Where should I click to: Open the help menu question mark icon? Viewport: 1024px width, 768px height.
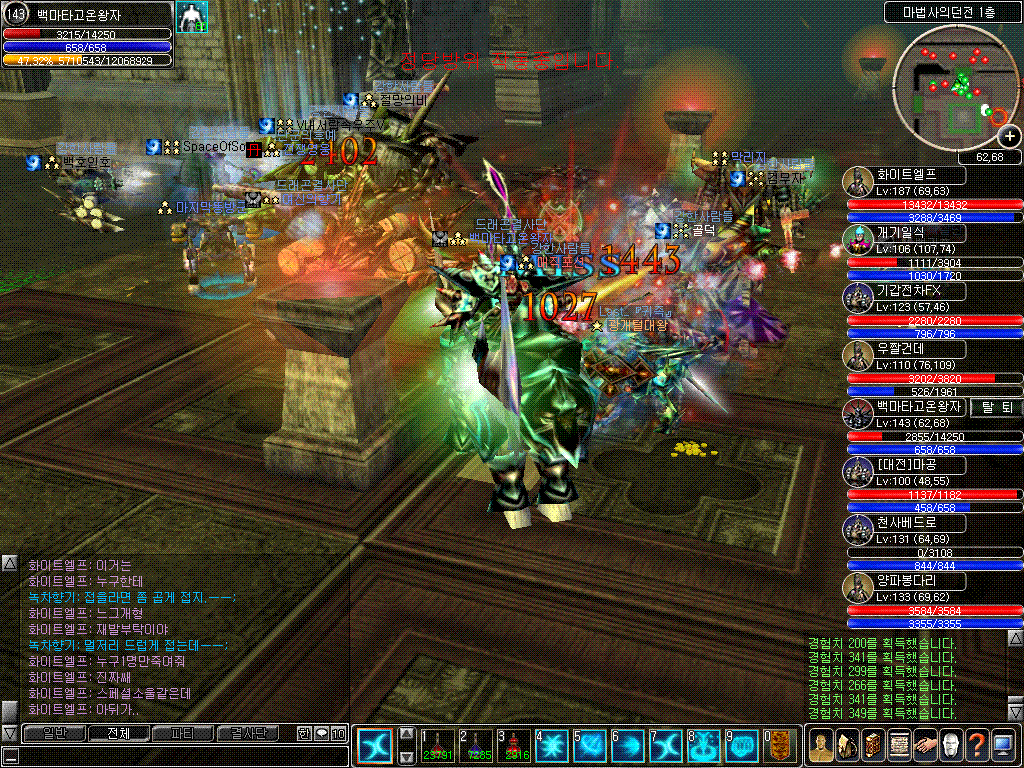(976, 746)
